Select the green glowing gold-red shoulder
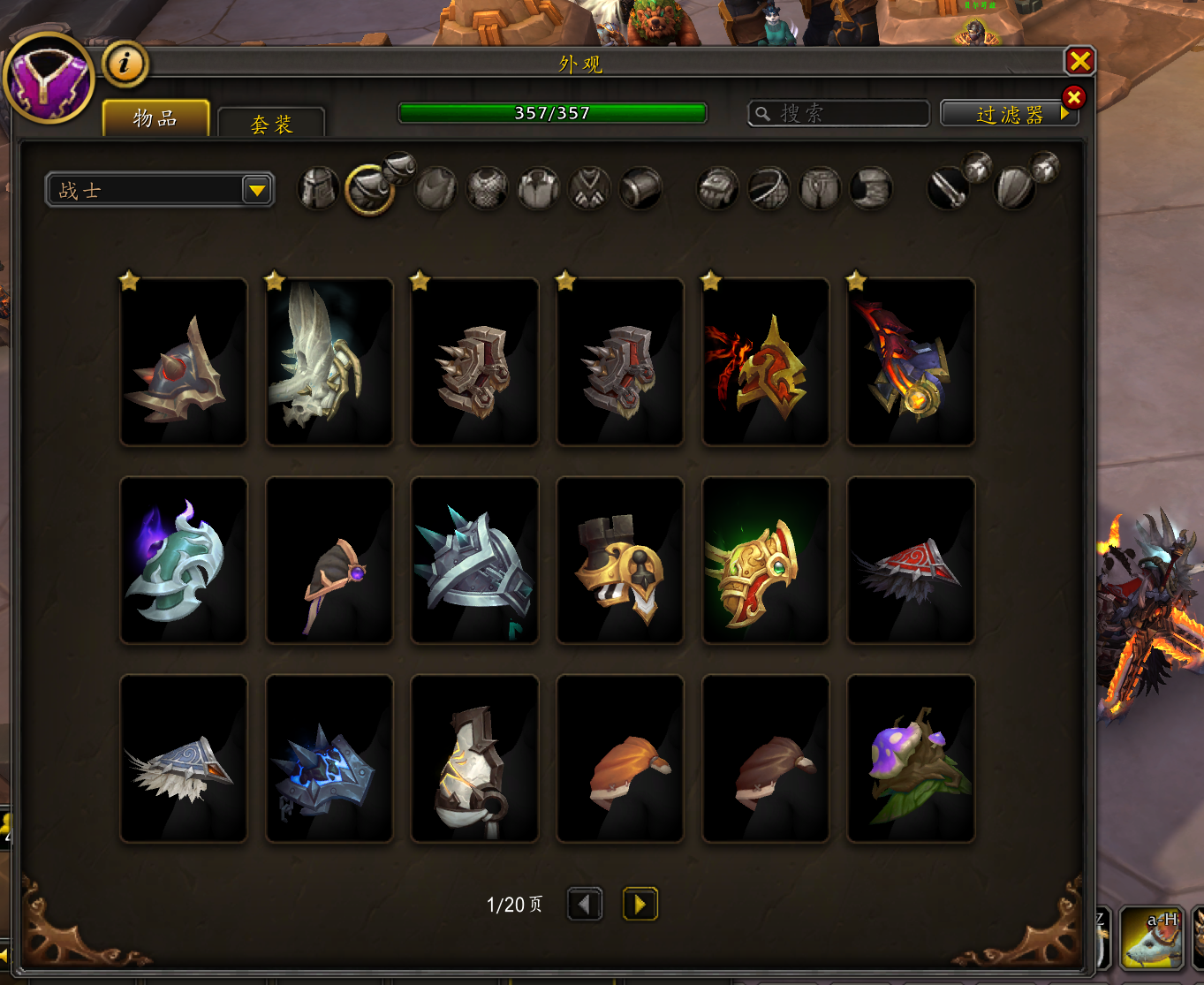This screenshot has width=1204, height=985. [765, 560]
